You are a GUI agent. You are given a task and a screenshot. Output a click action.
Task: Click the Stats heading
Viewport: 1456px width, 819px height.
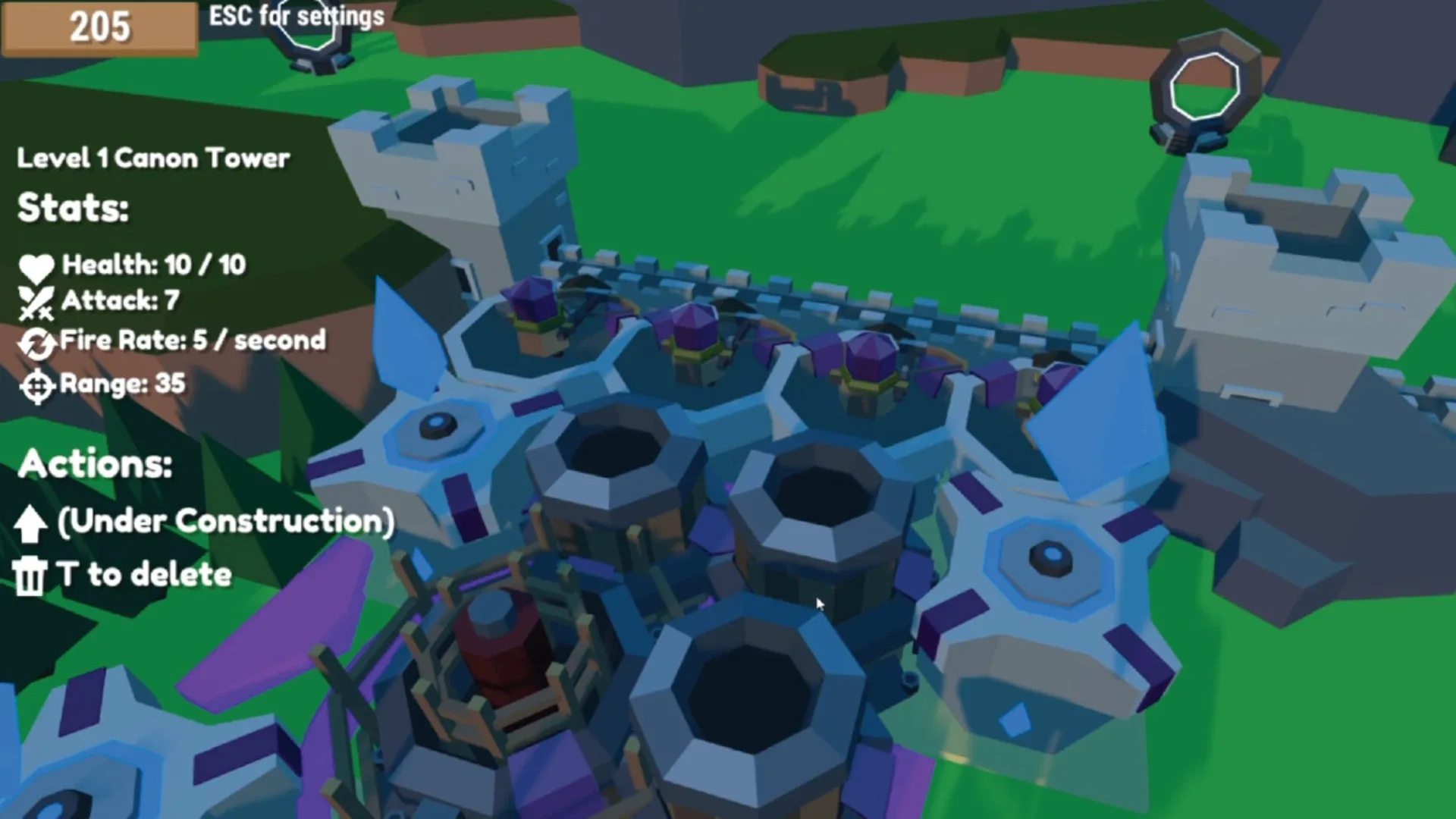coord(72,207)
